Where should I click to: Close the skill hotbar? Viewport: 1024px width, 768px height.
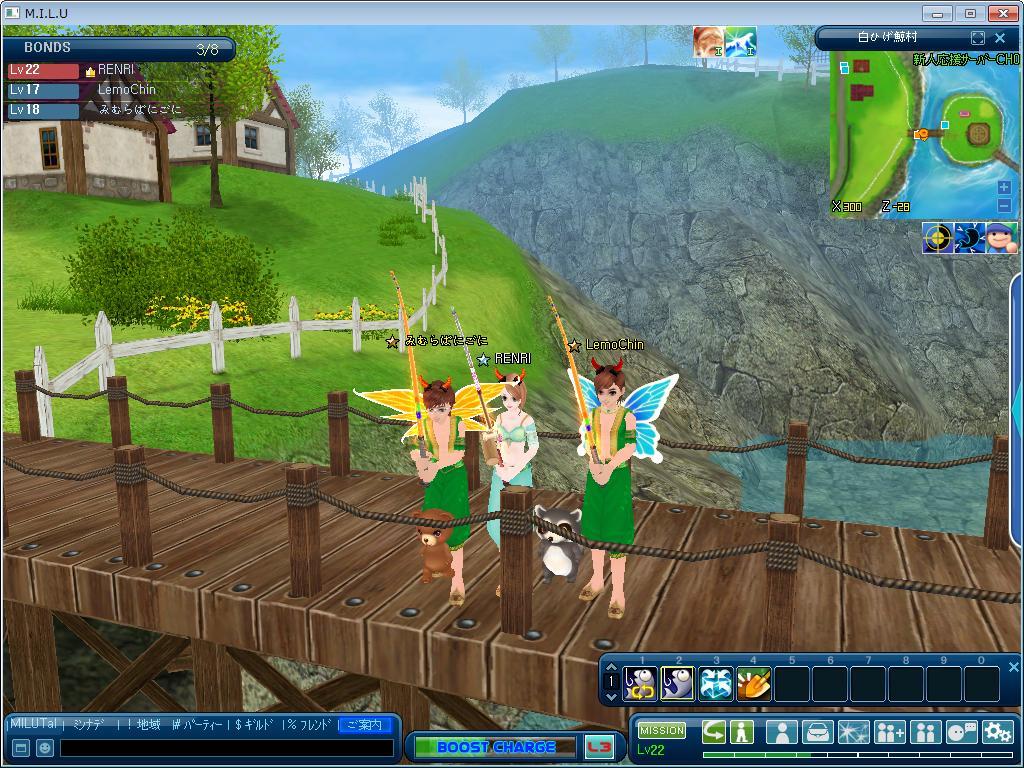(x=1013, y=667)
